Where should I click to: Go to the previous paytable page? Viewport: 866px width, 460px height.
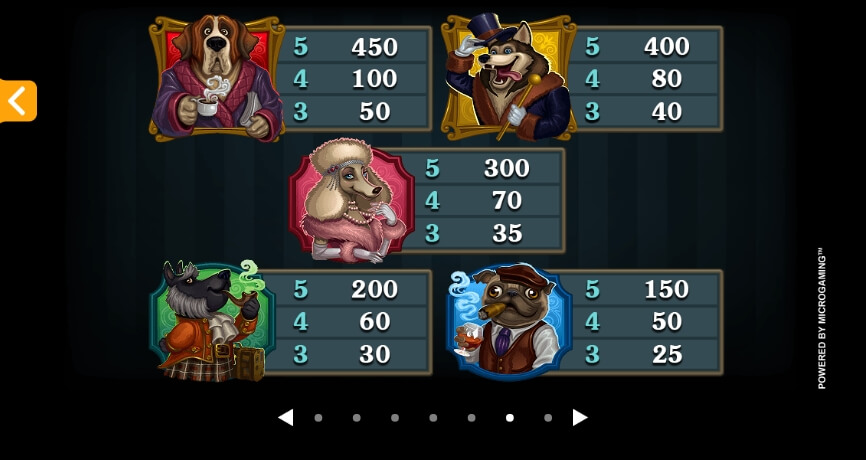click(x=286, y=417)
